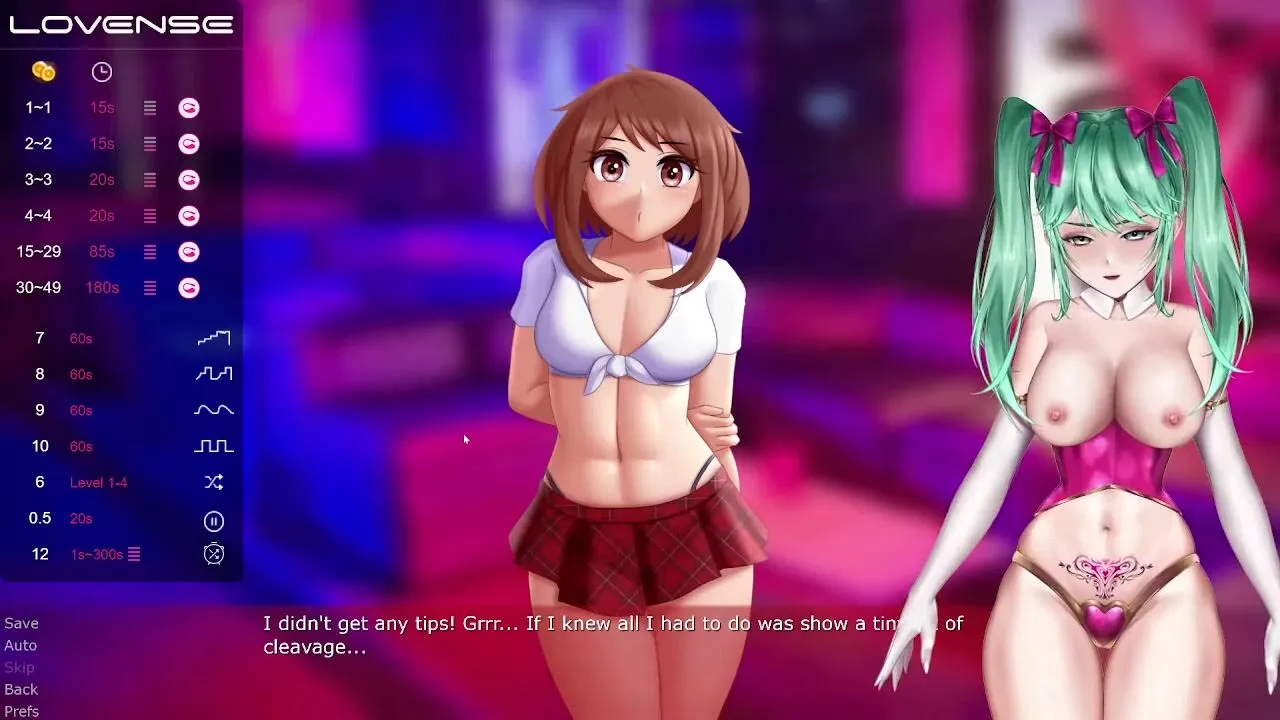
Task: Click the greyed-out Skip option
Action: pos(19,667)
